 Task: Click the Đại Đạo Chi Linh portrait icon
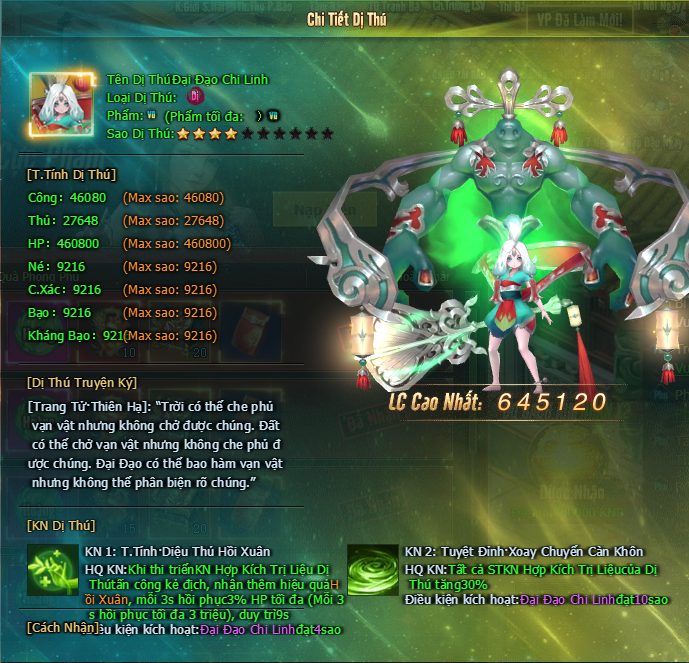pos(62,105)
